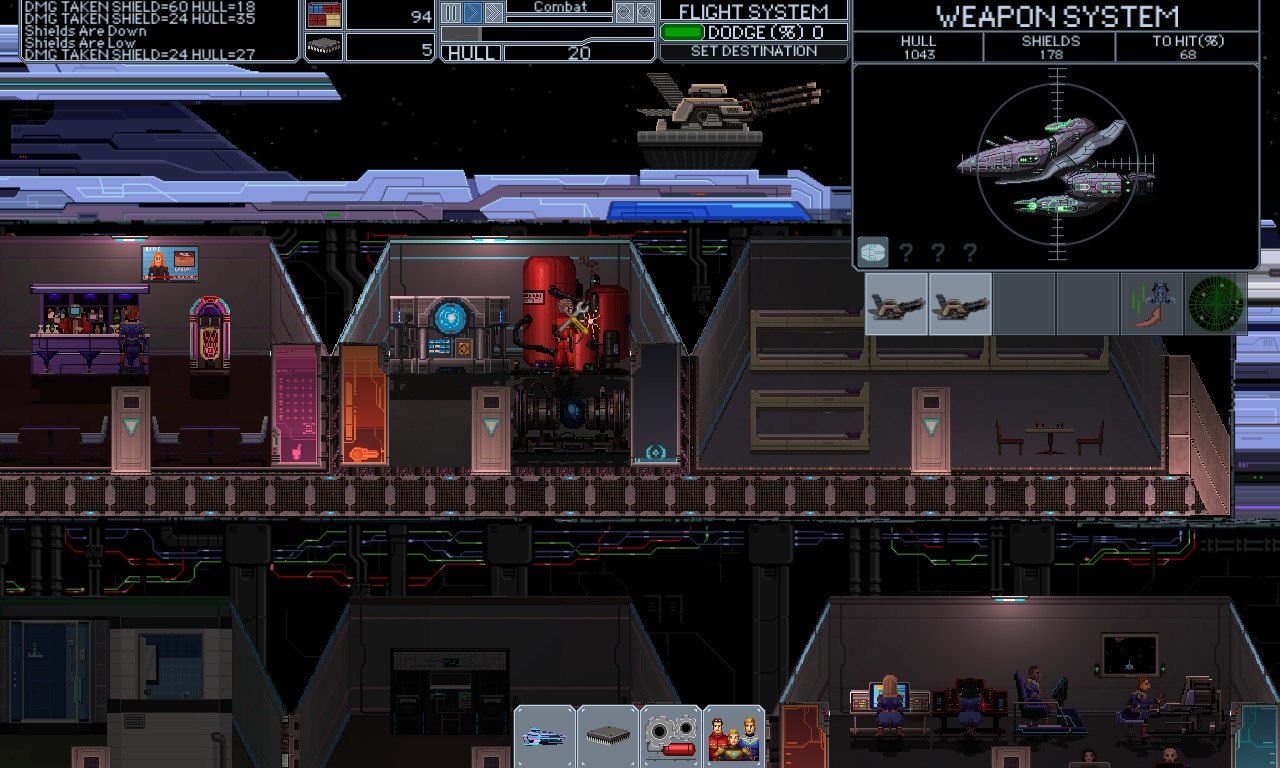Open the spaceship panel button

[545, 737]
